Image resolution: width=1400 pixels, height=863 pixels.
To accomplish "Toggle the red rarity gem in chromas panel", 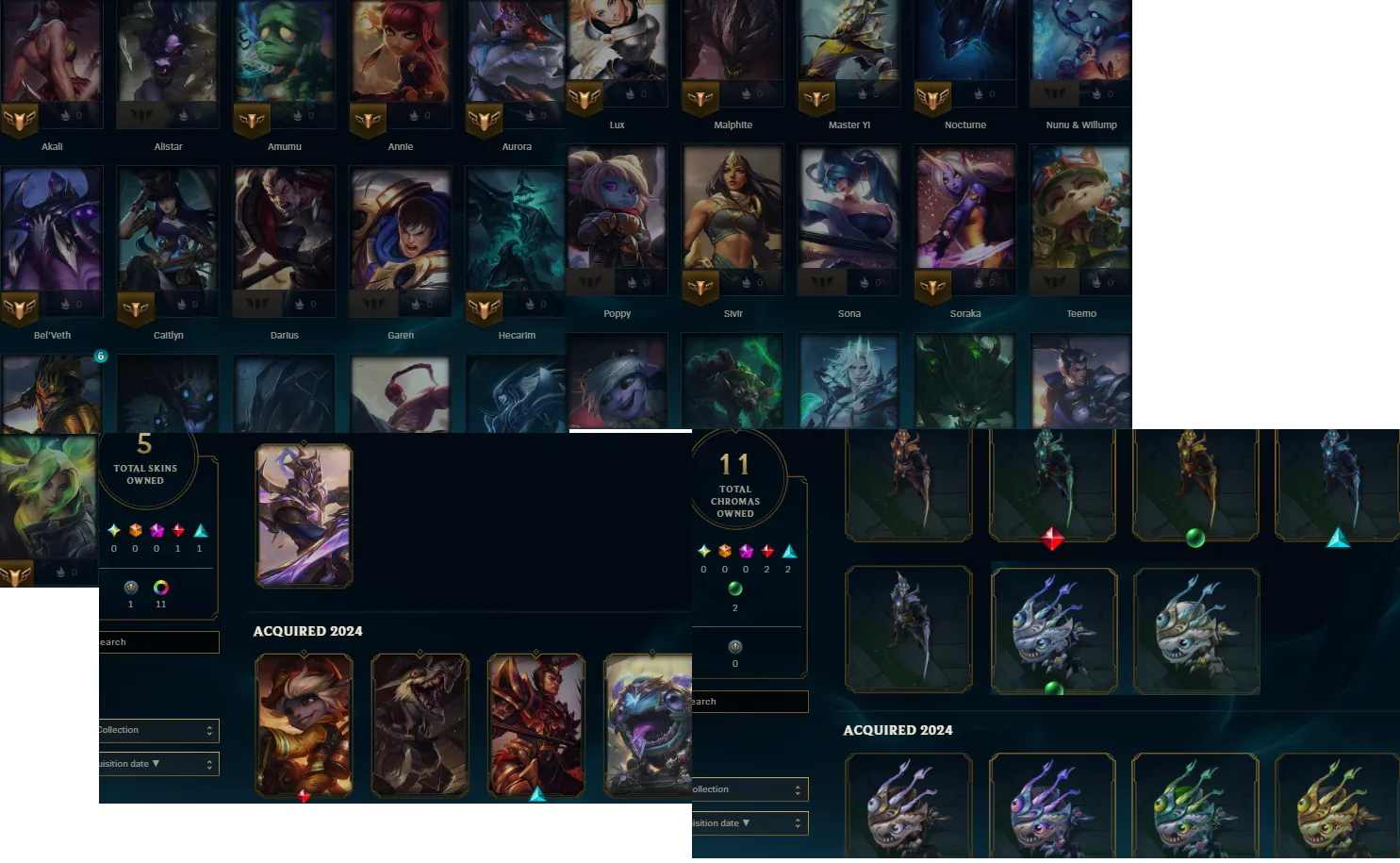I will [x=765, y=551].
